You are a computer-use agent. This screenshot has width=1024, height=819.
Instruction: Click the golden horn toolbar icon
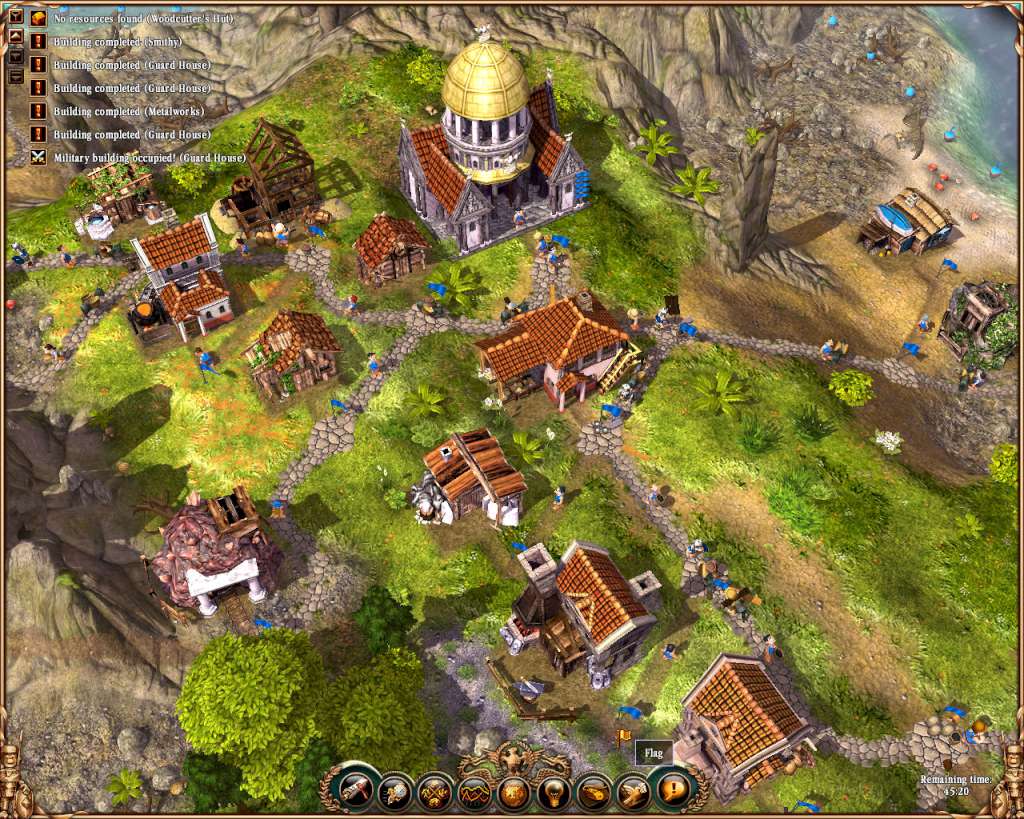594,791
